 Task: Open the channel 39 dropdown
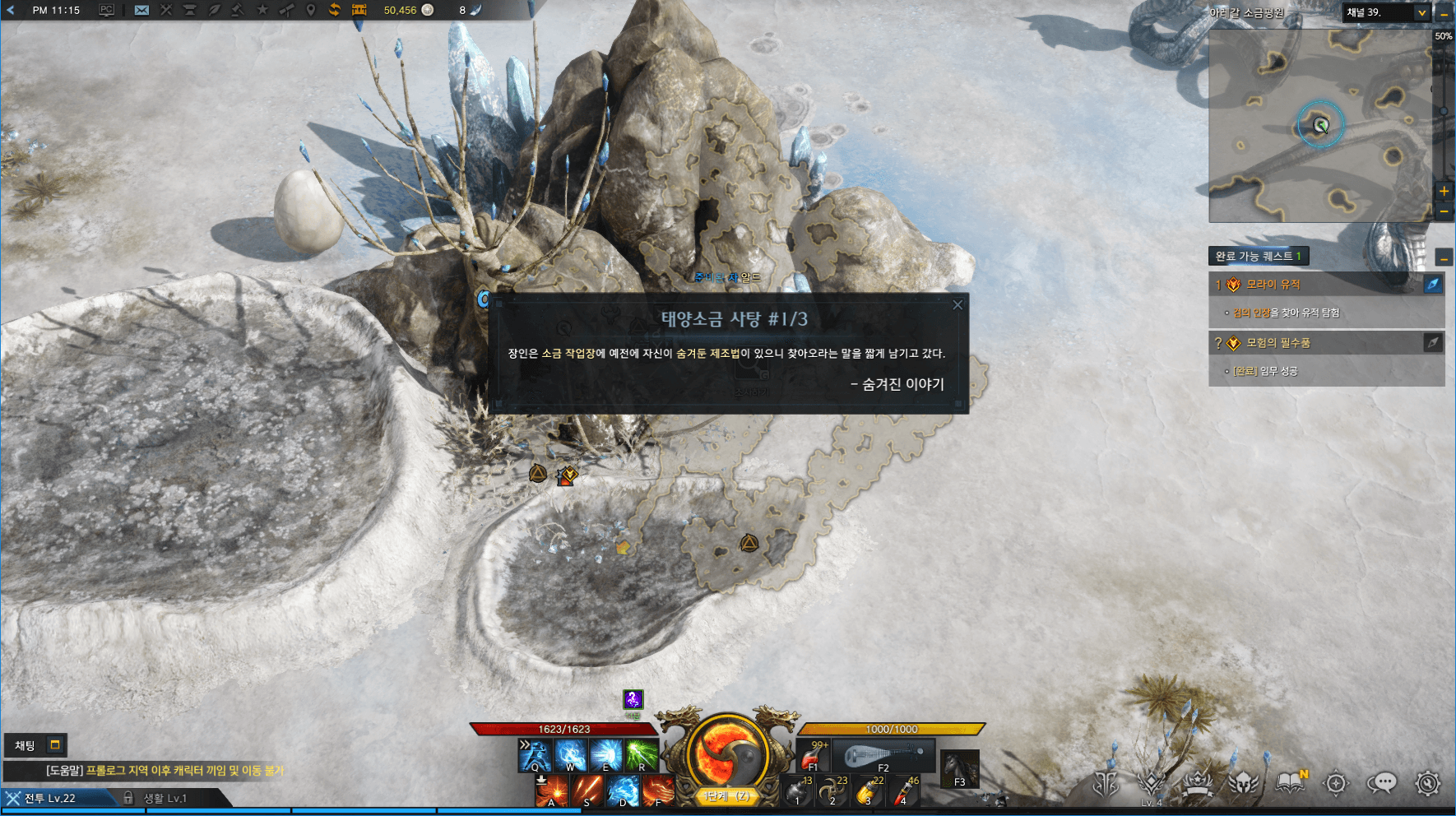1421,12
